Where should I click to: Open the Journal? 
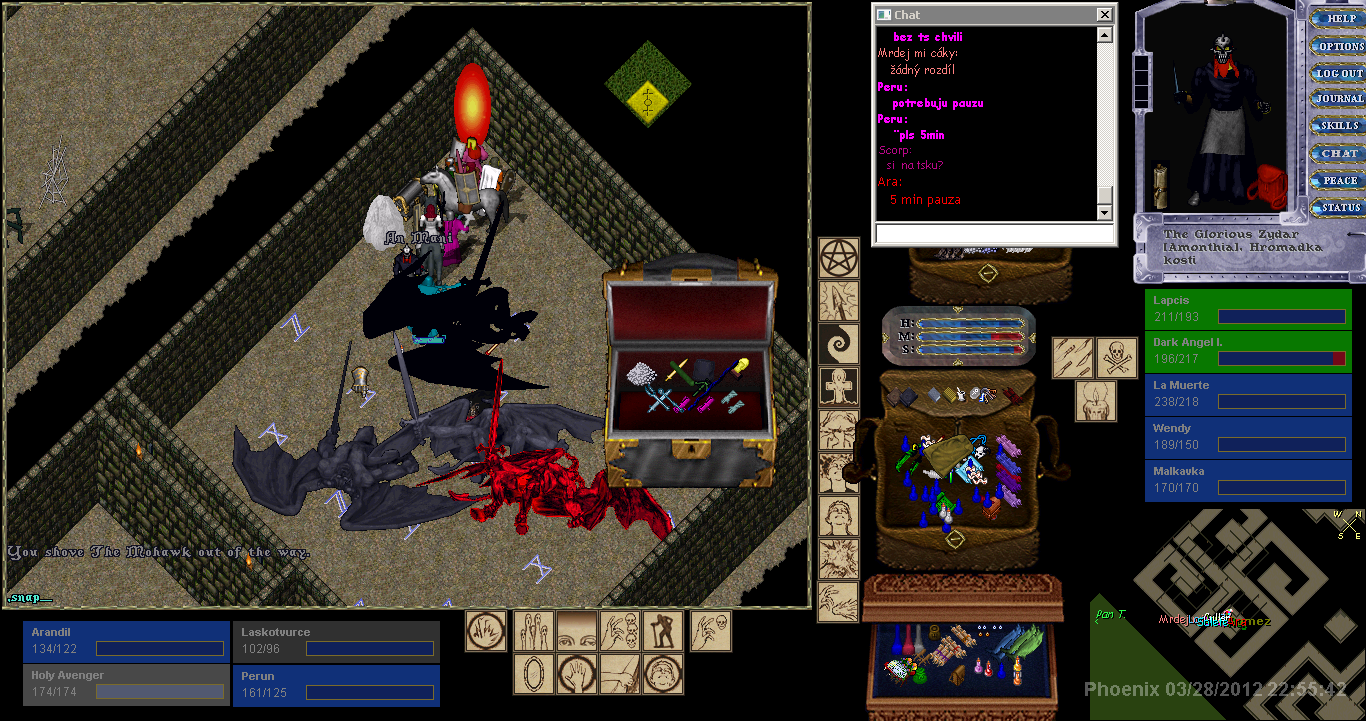[x=1340, y=99]
